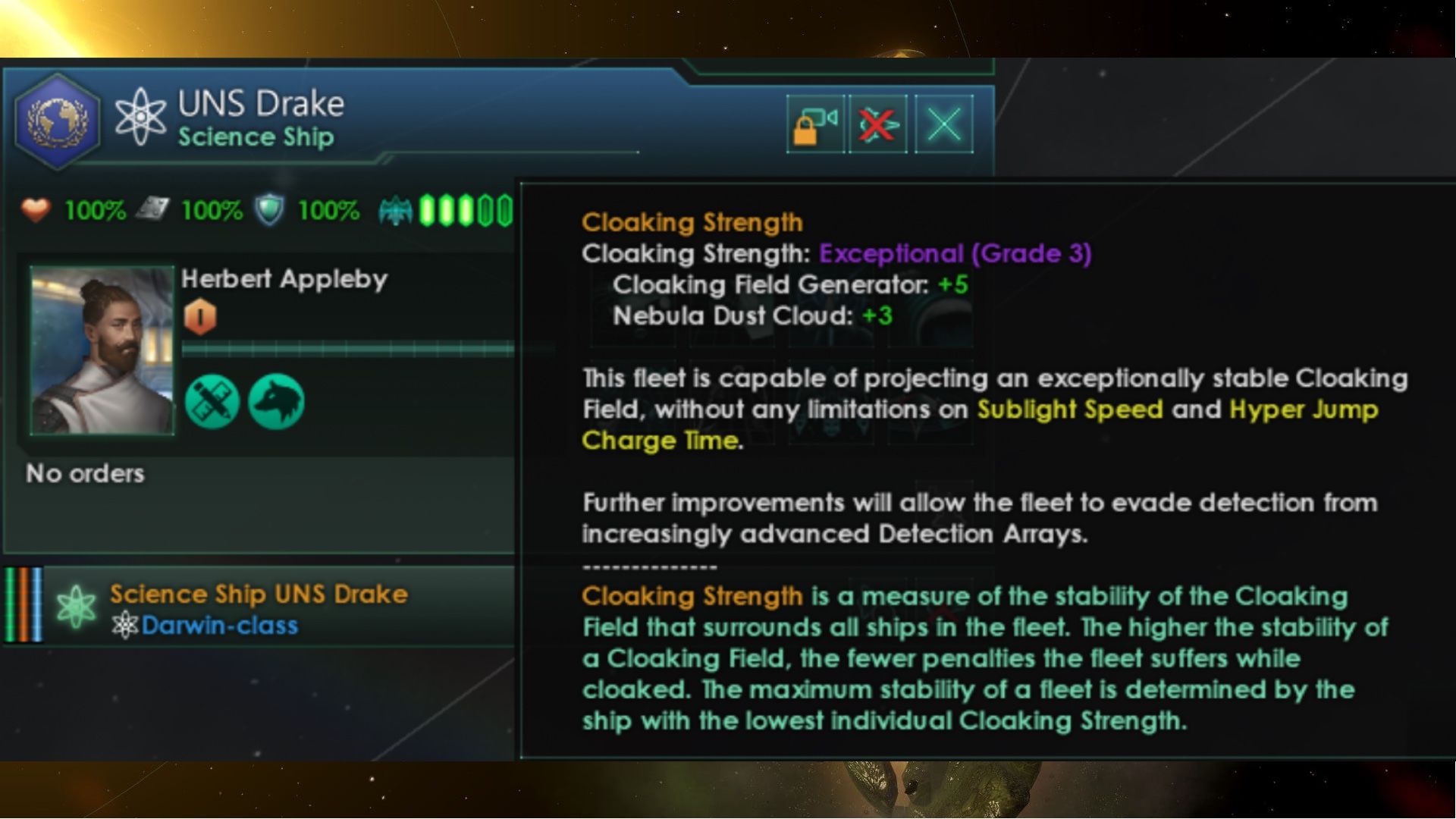Click the cloaking field indicator icon
1456x819 pixels.
click(395, 211)
